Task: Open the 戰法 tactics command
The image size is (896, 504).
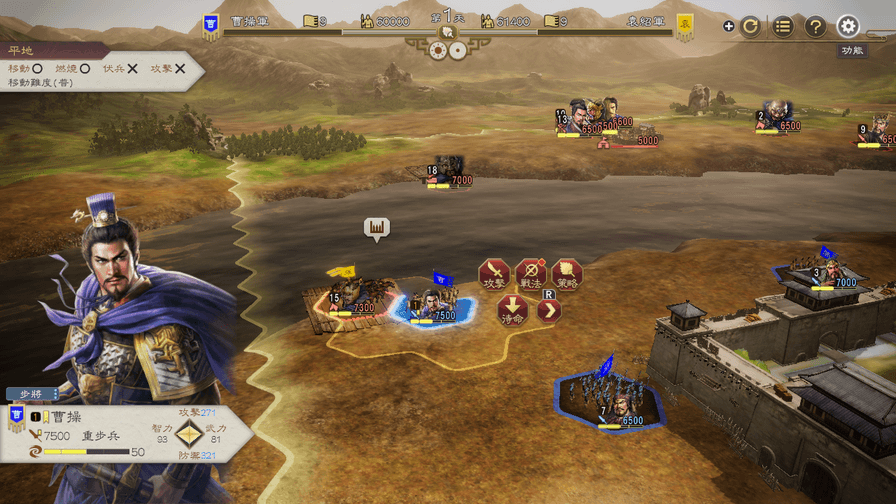Action: [530, 274]
